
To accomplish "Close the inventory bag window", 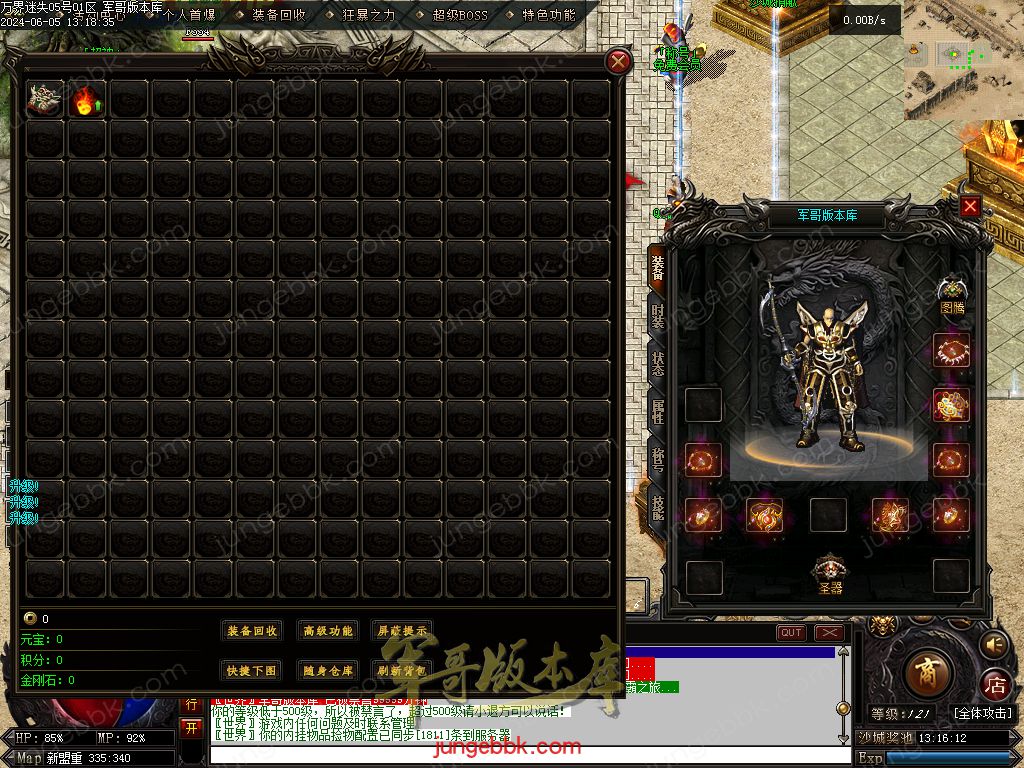I will [619, 61].
